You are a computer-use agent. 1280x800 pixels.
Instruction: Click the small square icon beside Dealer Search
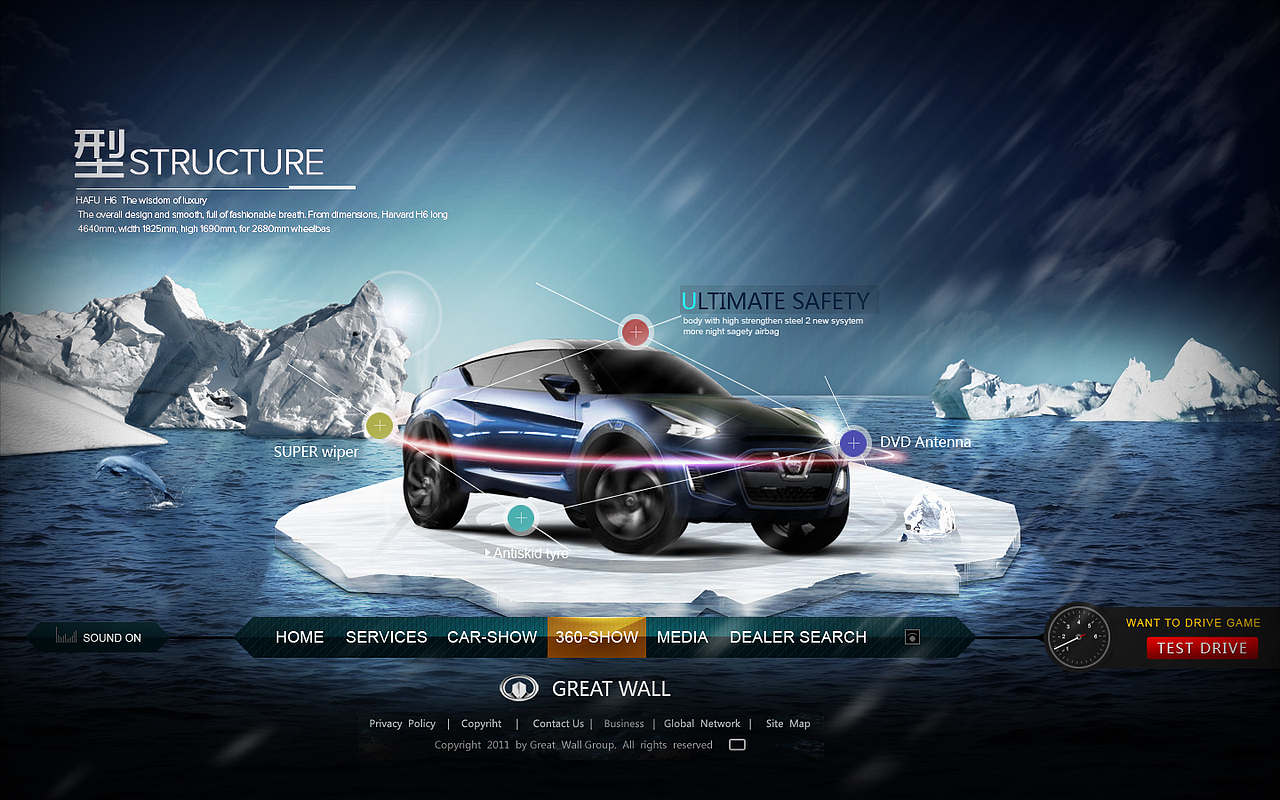pos(911,637)
